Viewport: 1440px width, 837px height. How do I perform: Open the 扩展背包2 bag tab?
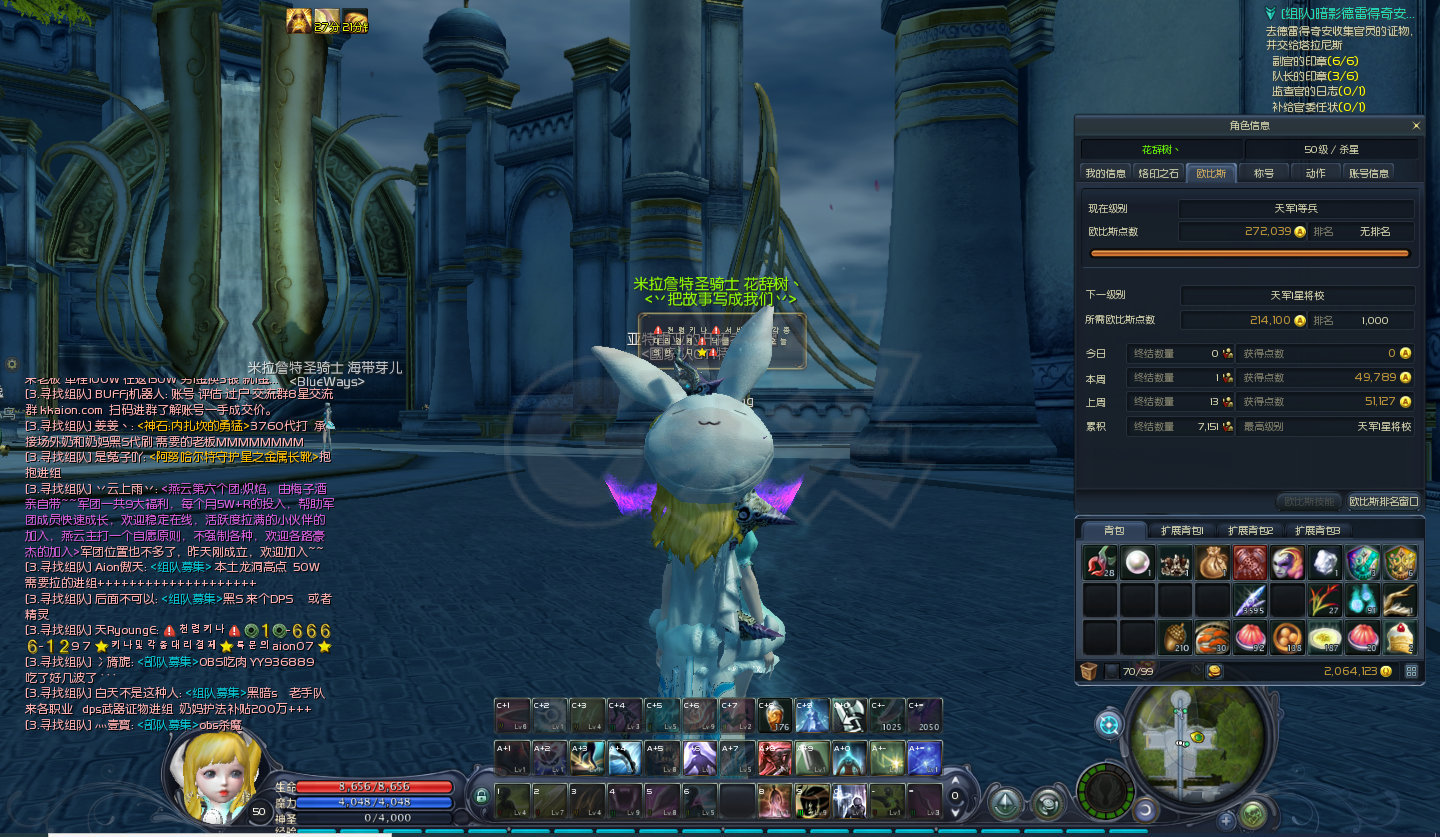[1250, 530]
